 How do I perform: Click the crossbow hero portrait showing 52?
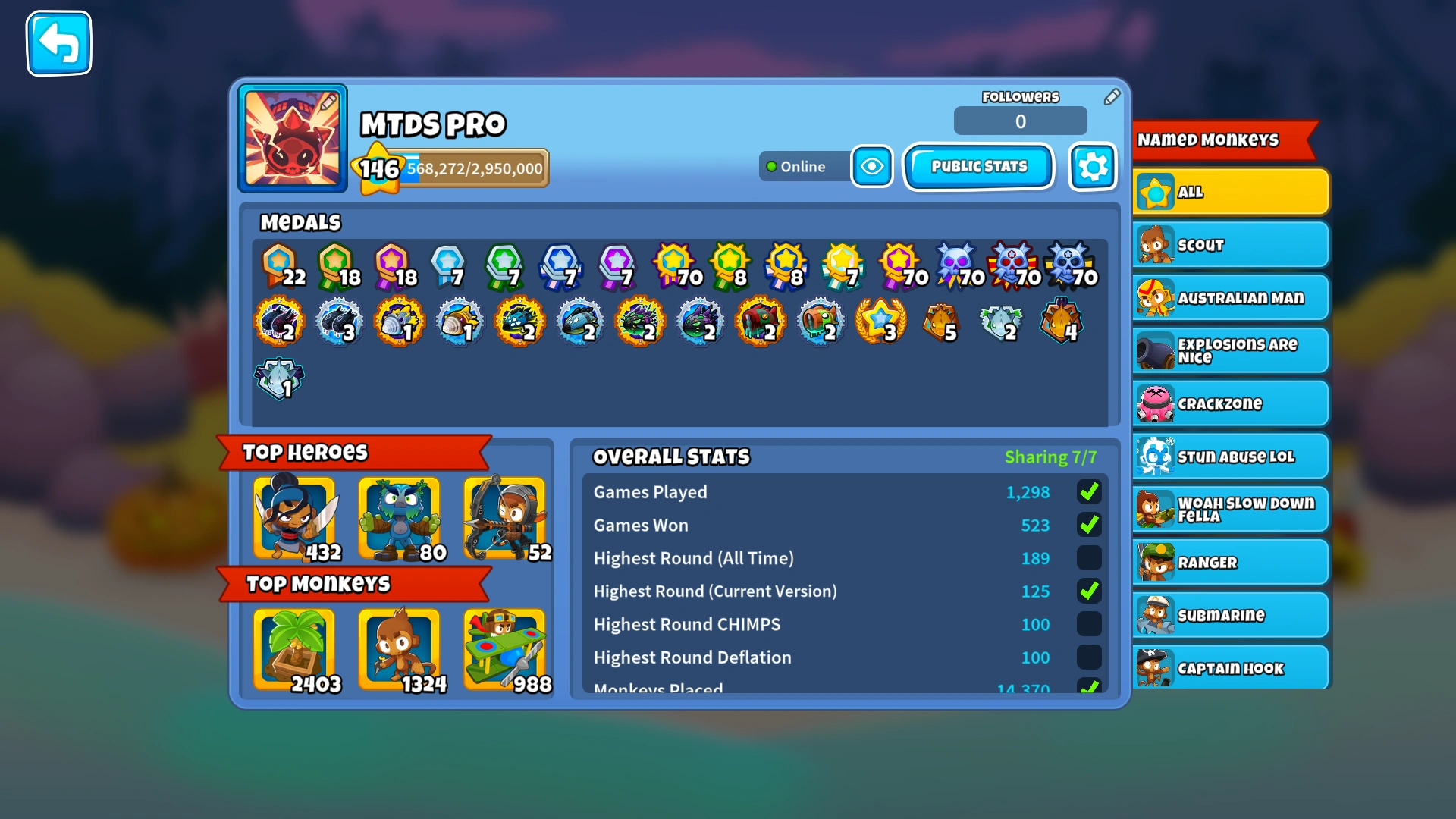point(505,517)
